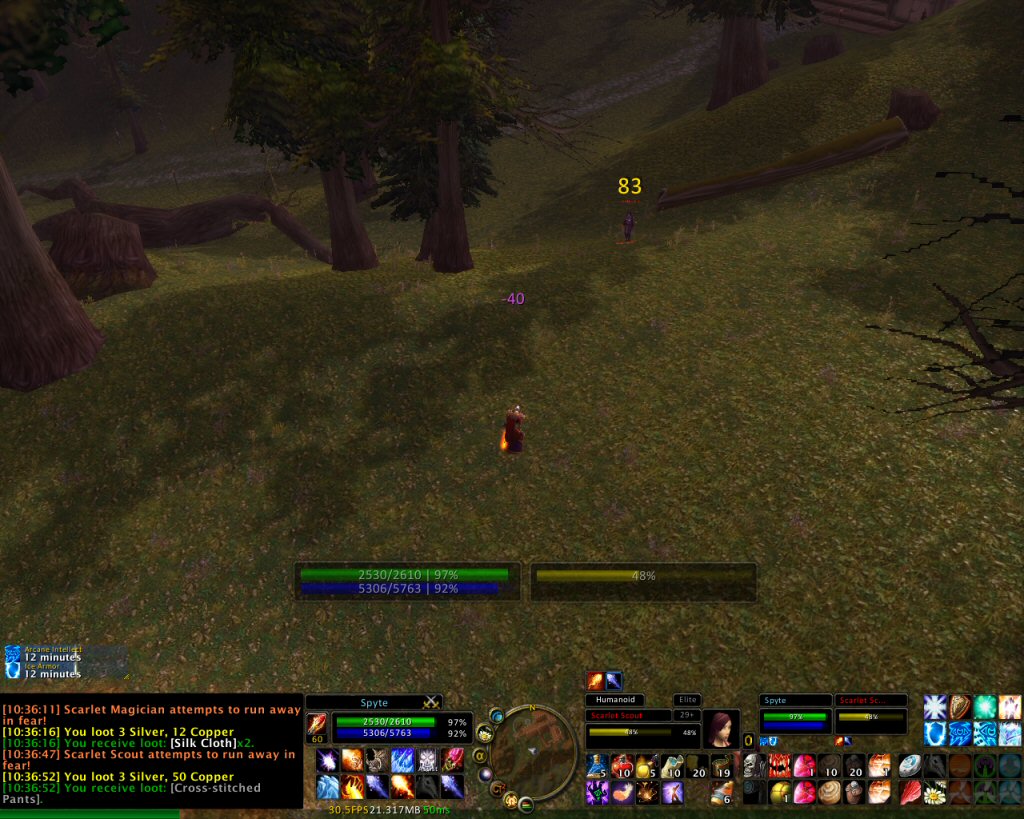Cast the flaming hand fire spell
This screenshot has width=1024, height=819.
click(x=353, y=787)
